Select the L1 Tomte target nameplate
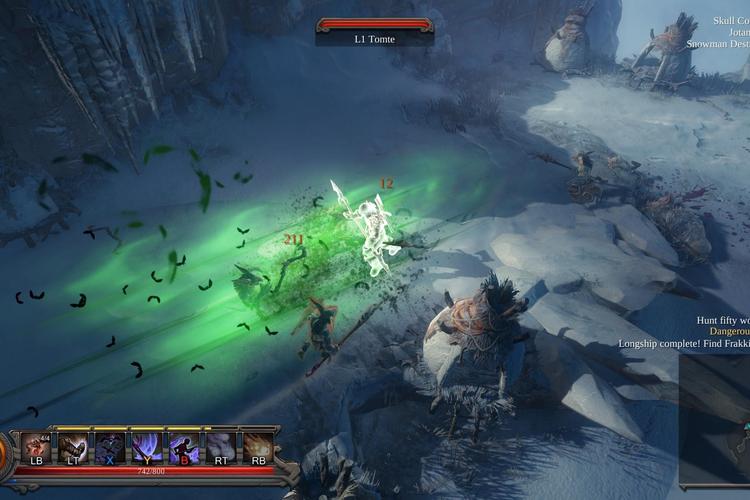 (375, 39)
